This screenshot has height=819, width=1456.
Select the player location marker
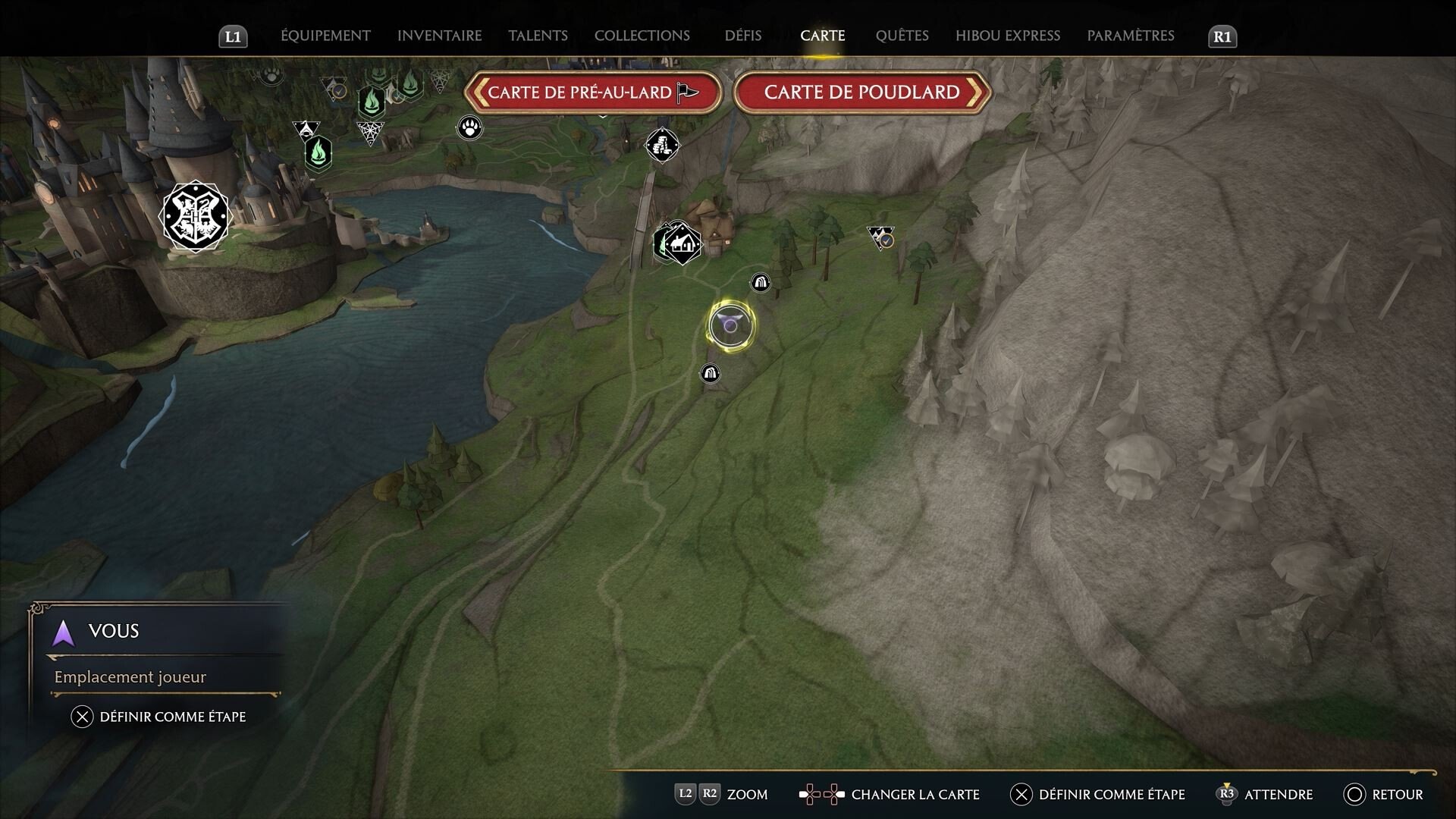pyautogui.click(x=730, y=325)
